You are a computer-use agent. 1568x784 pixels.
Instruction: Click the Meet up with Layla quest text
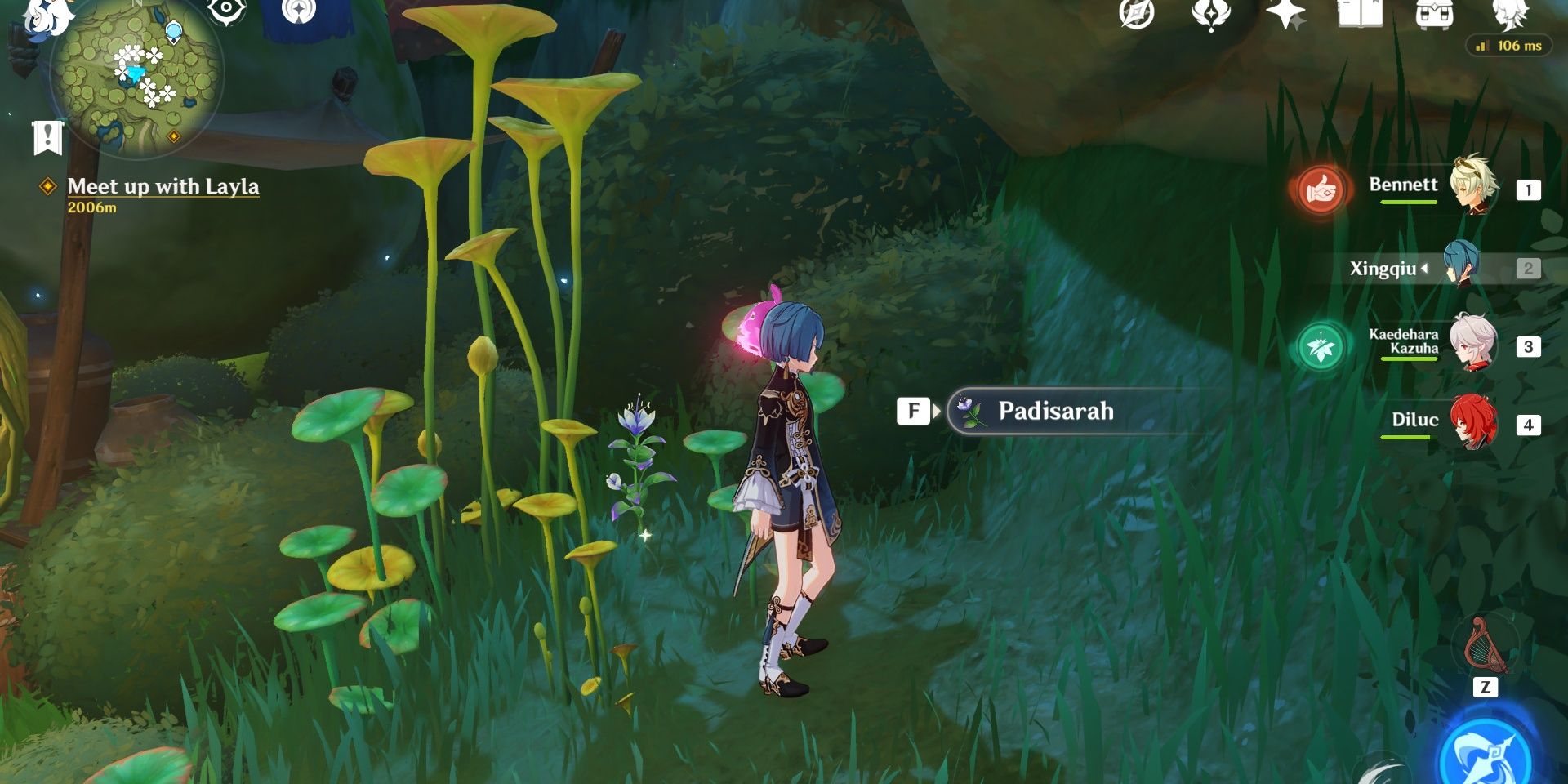point(163,186)
